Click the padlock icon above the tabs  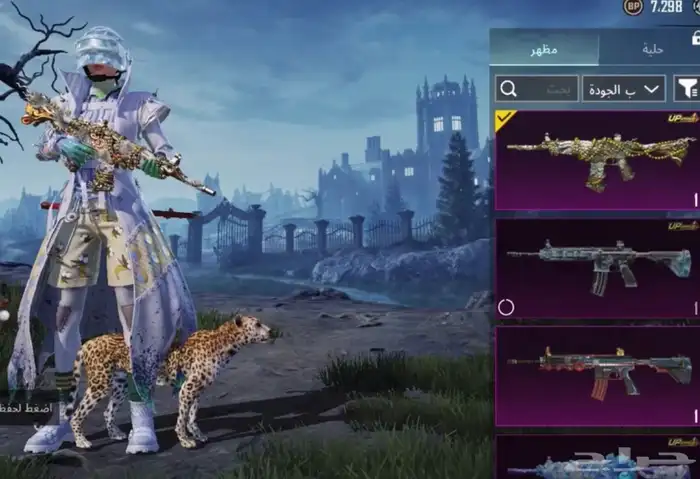pyautogui.click(x=694, y=37)
